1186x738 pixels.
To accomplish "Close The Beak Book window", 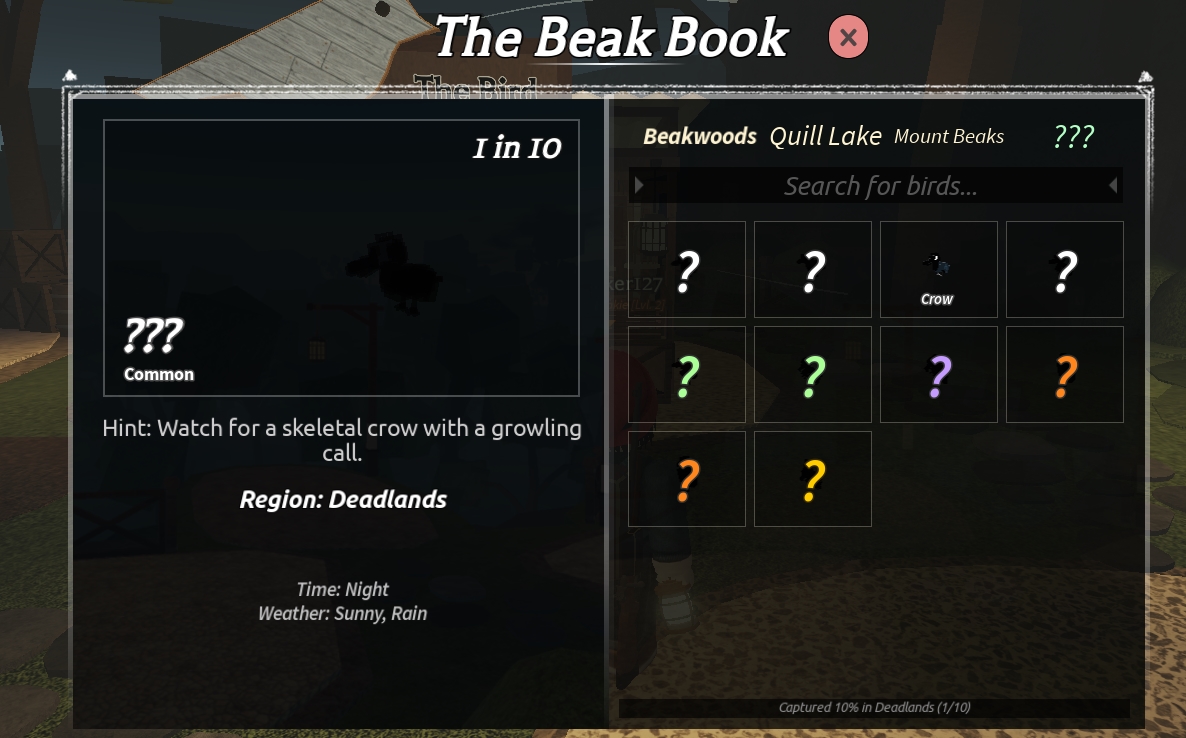I will point(848,38).
